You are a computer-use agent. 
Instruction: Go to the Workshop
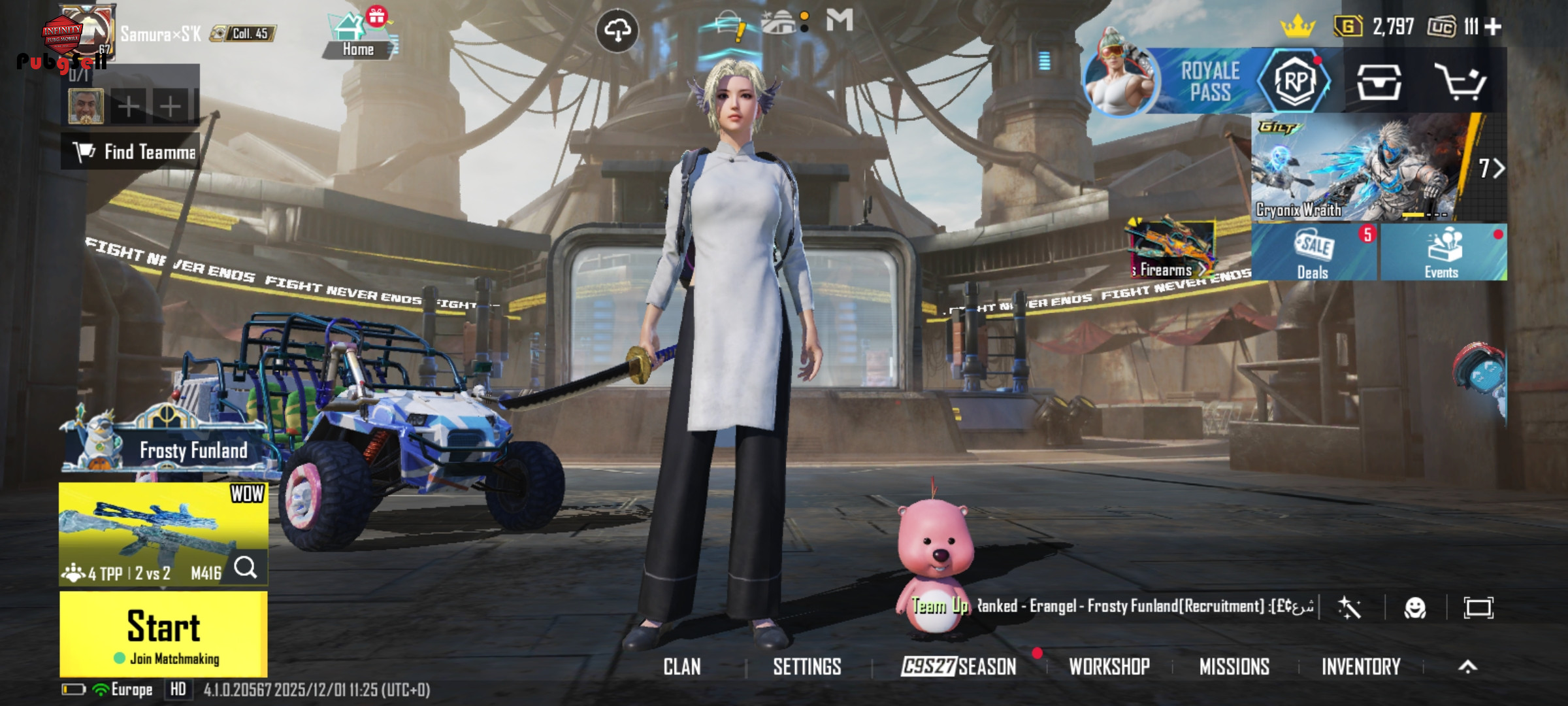[x=1109, y=667]
